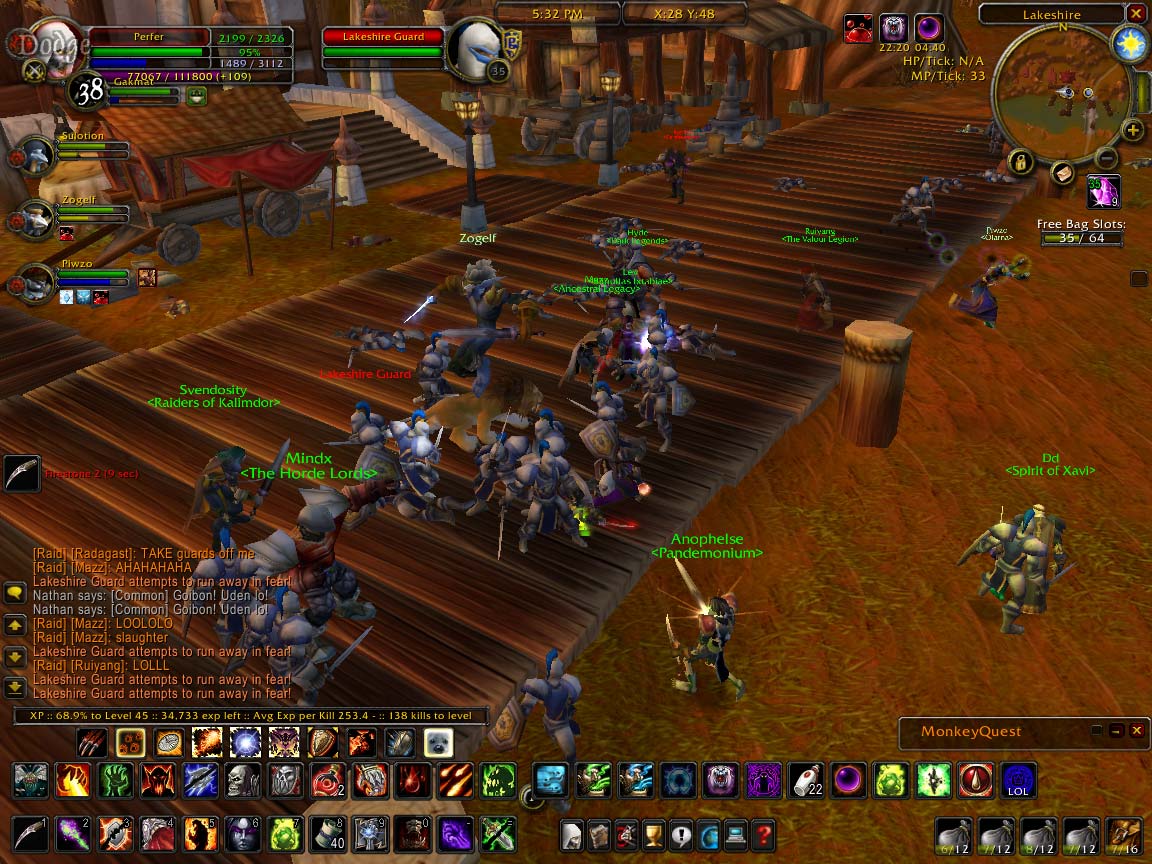Open the red question mark help button
Viewport: 1152px width, 864px height.
pyautogui.click(x=763, y=833)
